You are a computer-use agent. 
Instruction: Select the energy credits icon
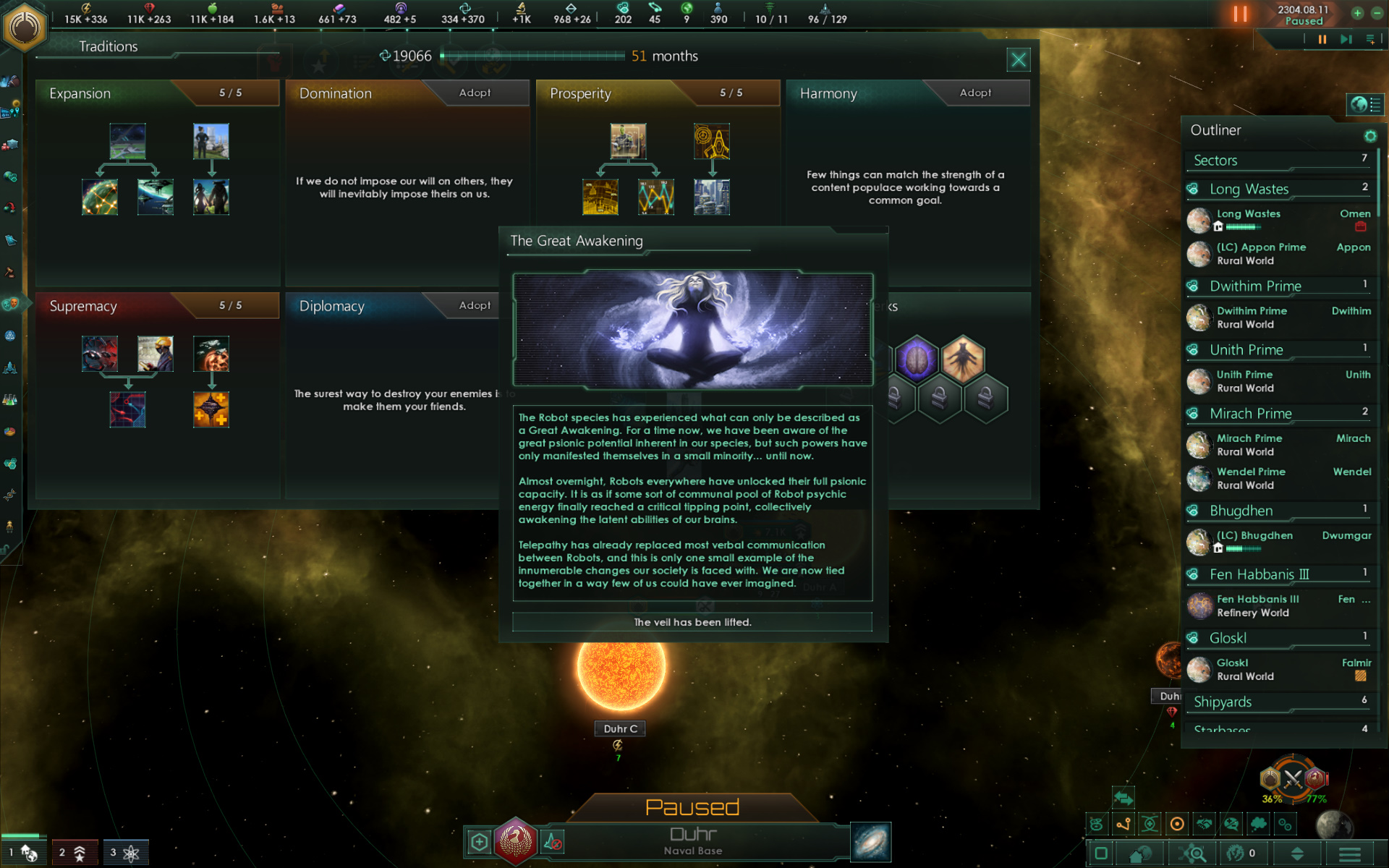(x=86, y=8)
